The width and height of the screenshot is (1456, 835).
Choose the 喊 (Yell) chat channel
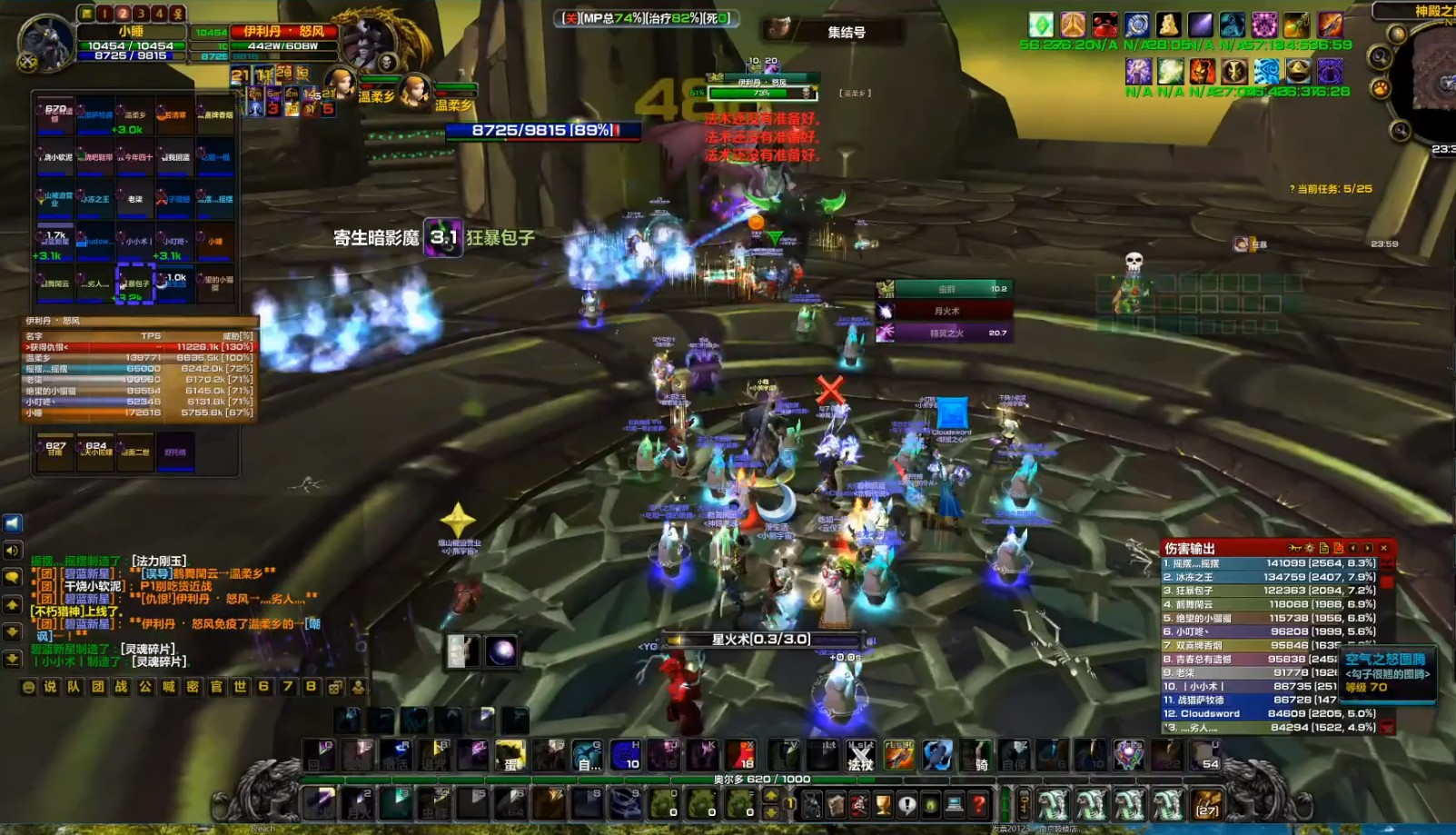coord(169,687)
